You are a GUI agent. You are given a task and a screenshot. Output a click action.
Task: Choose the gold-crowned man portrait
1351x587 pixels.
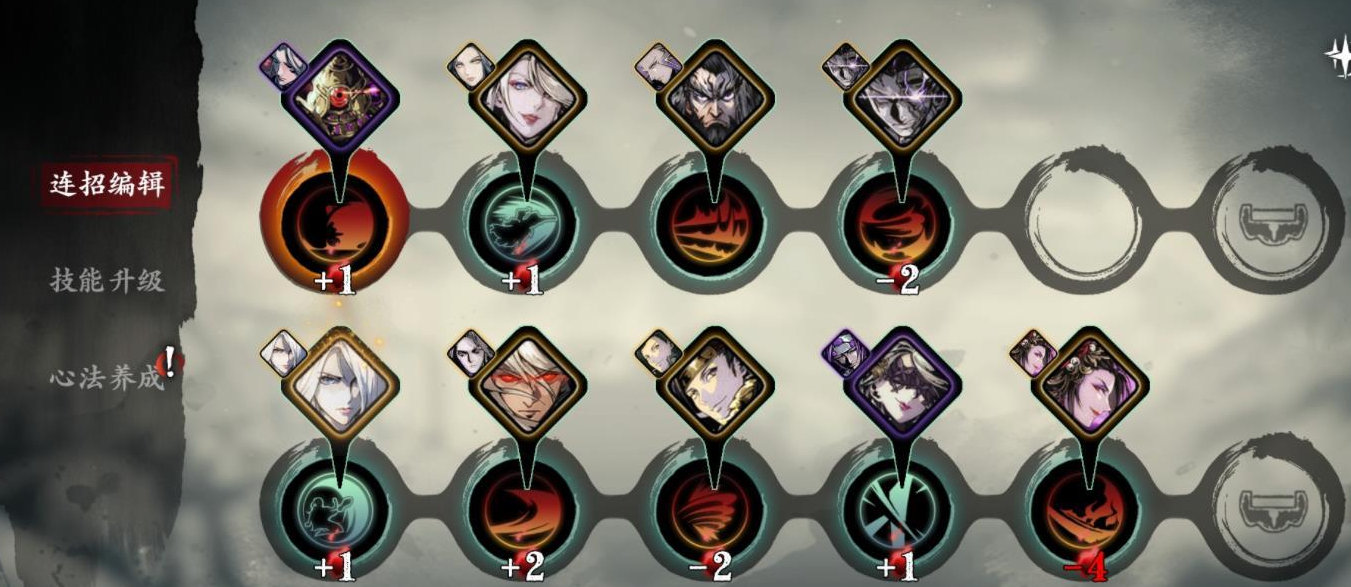[x=714, y=386]
